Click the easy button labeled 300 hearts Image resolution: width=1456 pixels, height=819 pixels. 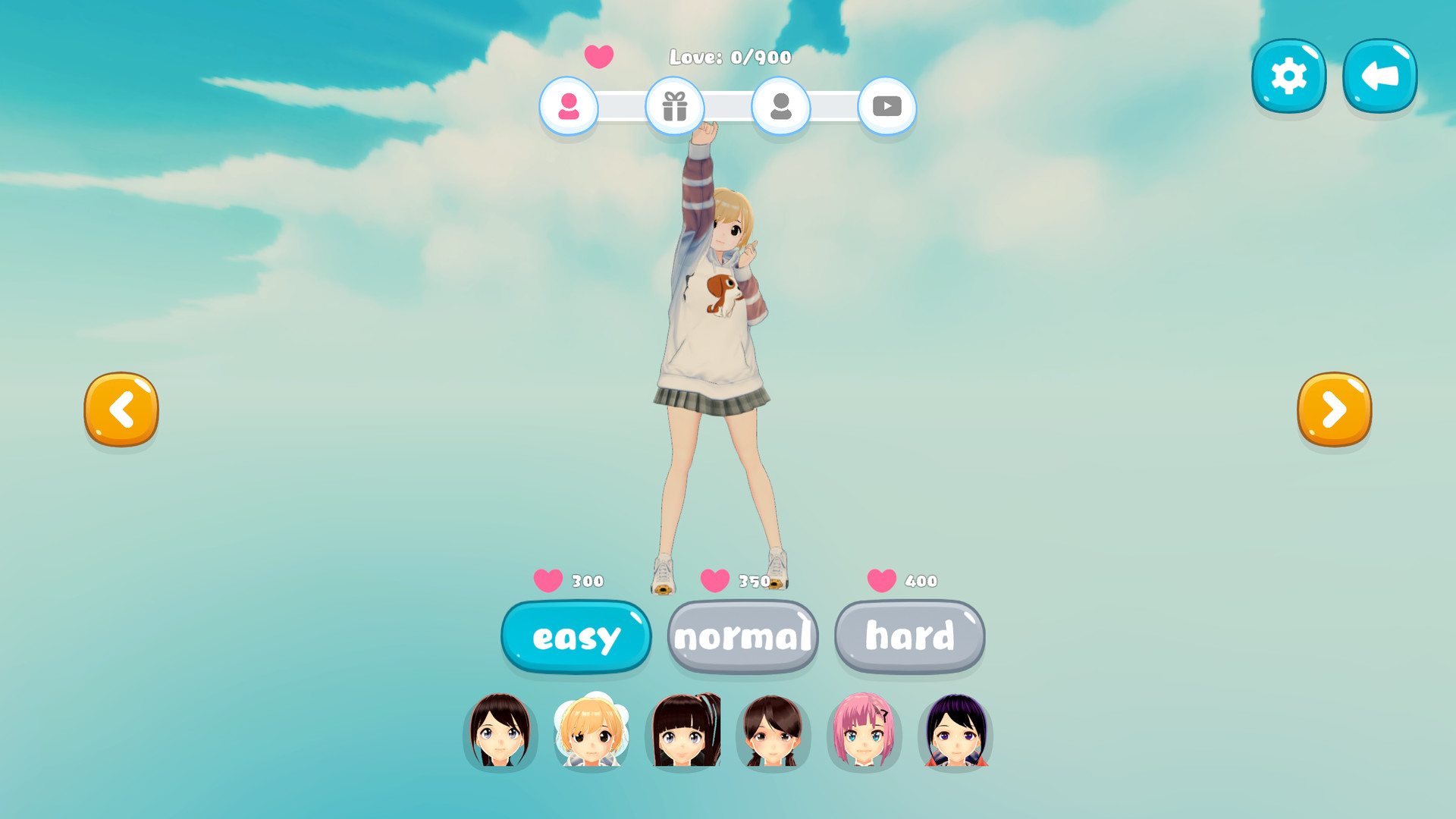(576, 637)
